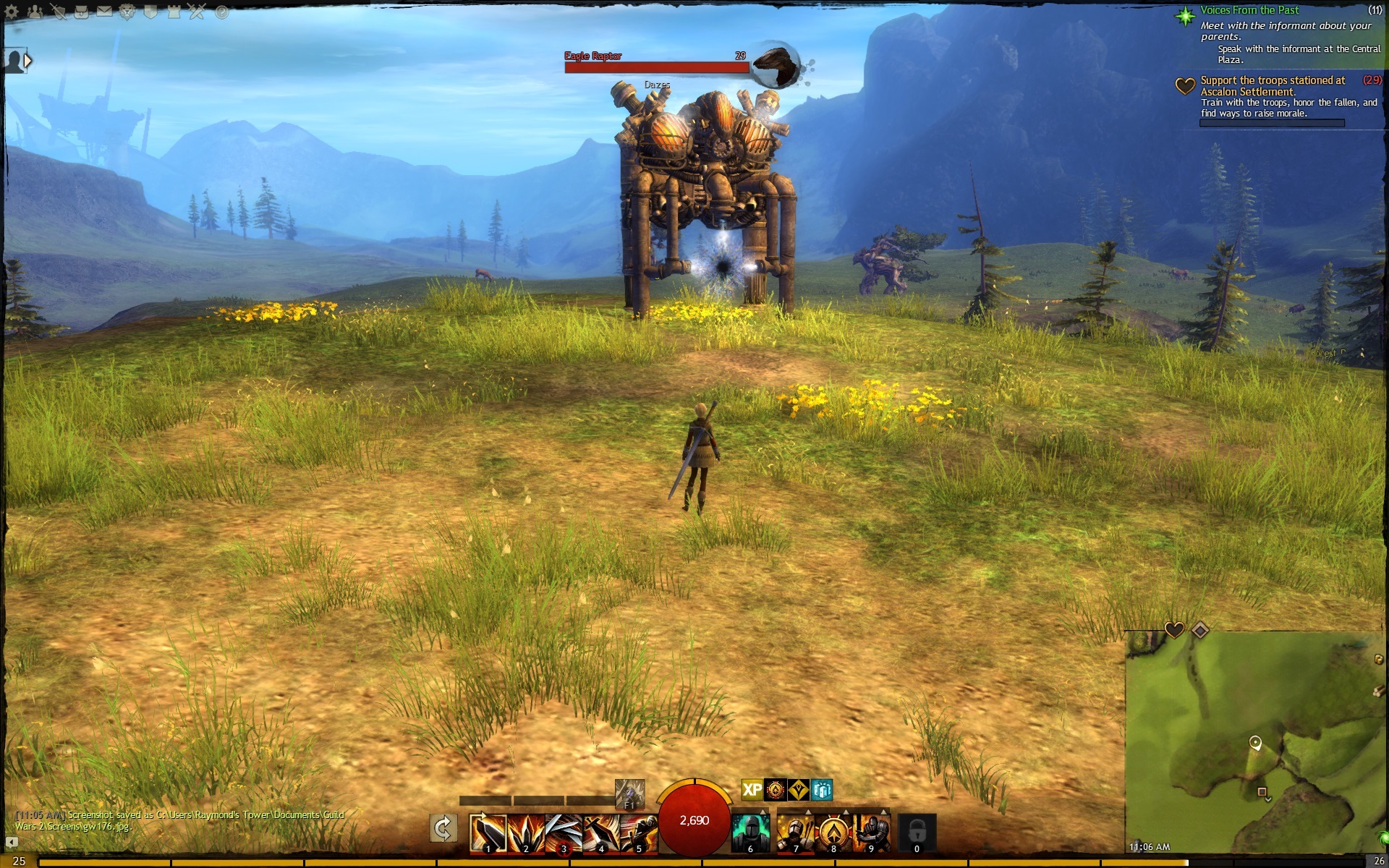The width and height of the screenshot is (1389, 868).
Task: Open the Black Lion Trading Company lion icon
Action: pos(127,12)
